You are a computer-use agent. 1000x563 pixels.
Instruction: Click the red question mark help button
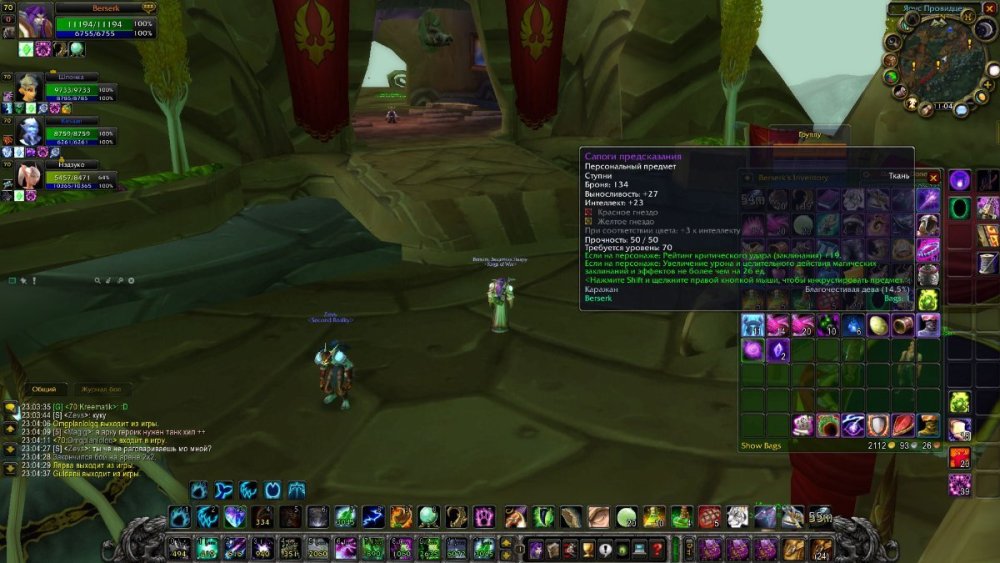657,548
